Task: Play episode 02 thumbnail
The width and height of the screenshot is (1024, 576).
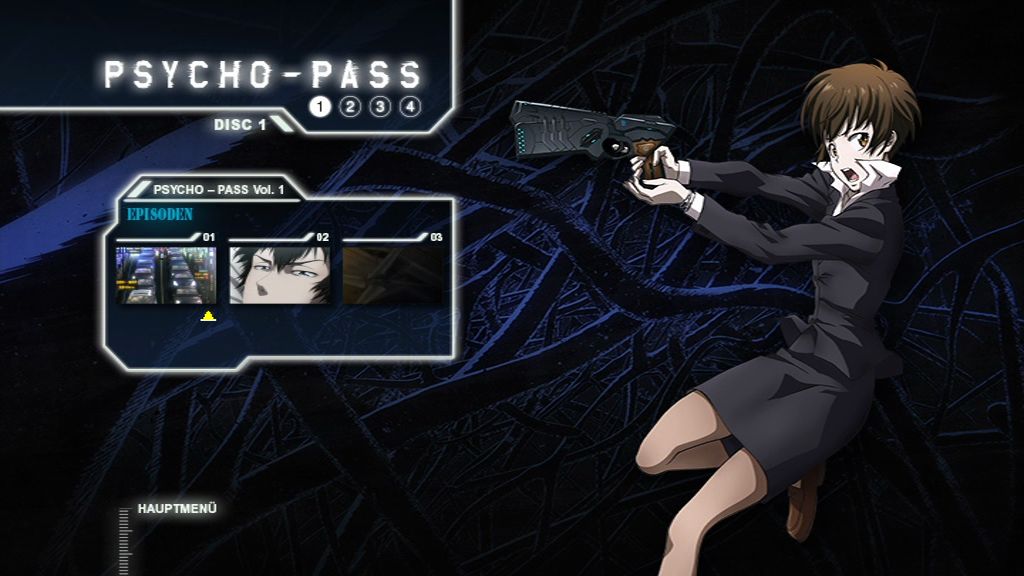Action: (x=280, y=275)
